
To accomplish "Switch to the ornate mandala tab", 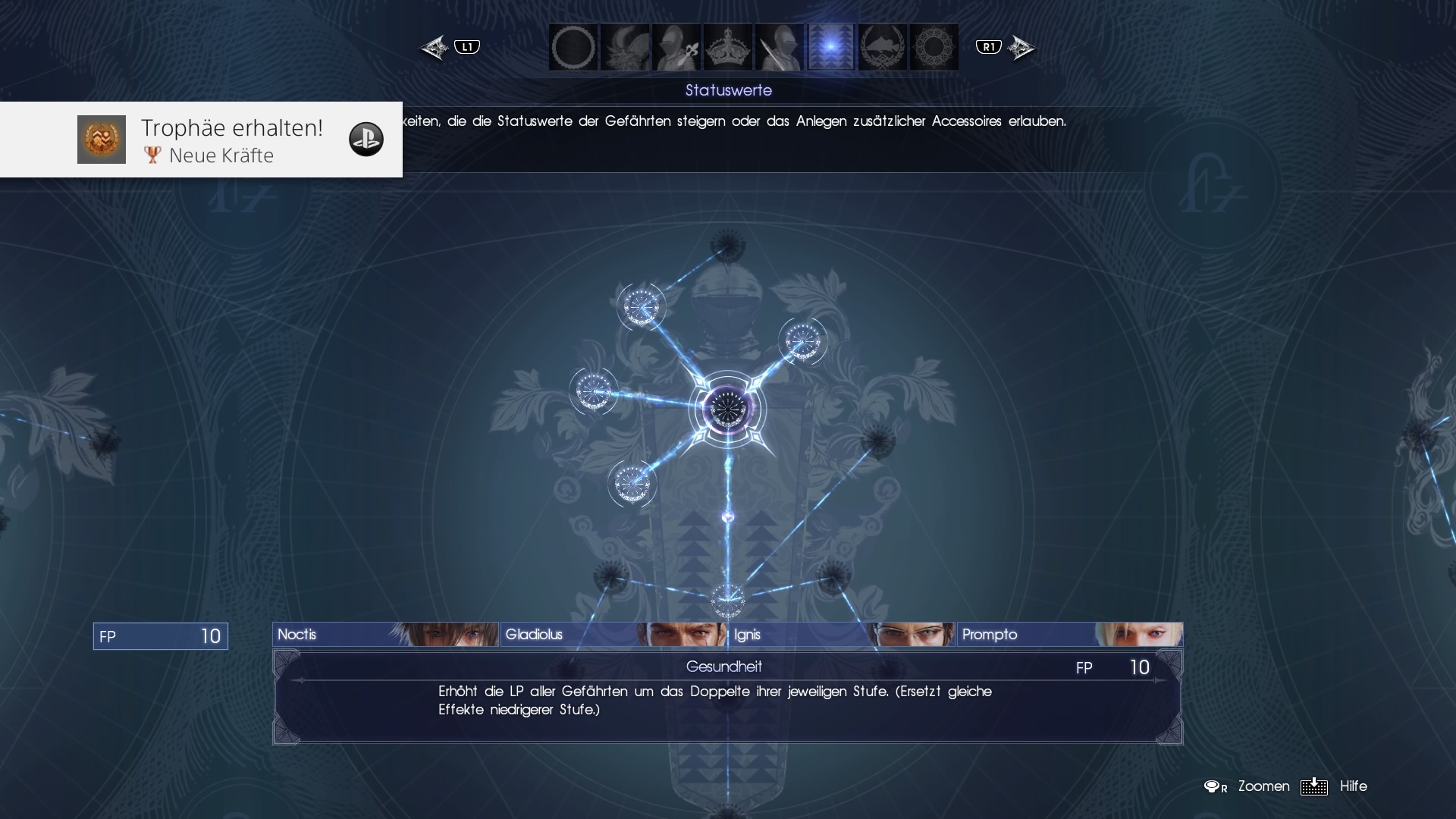I will pos(934,47).
